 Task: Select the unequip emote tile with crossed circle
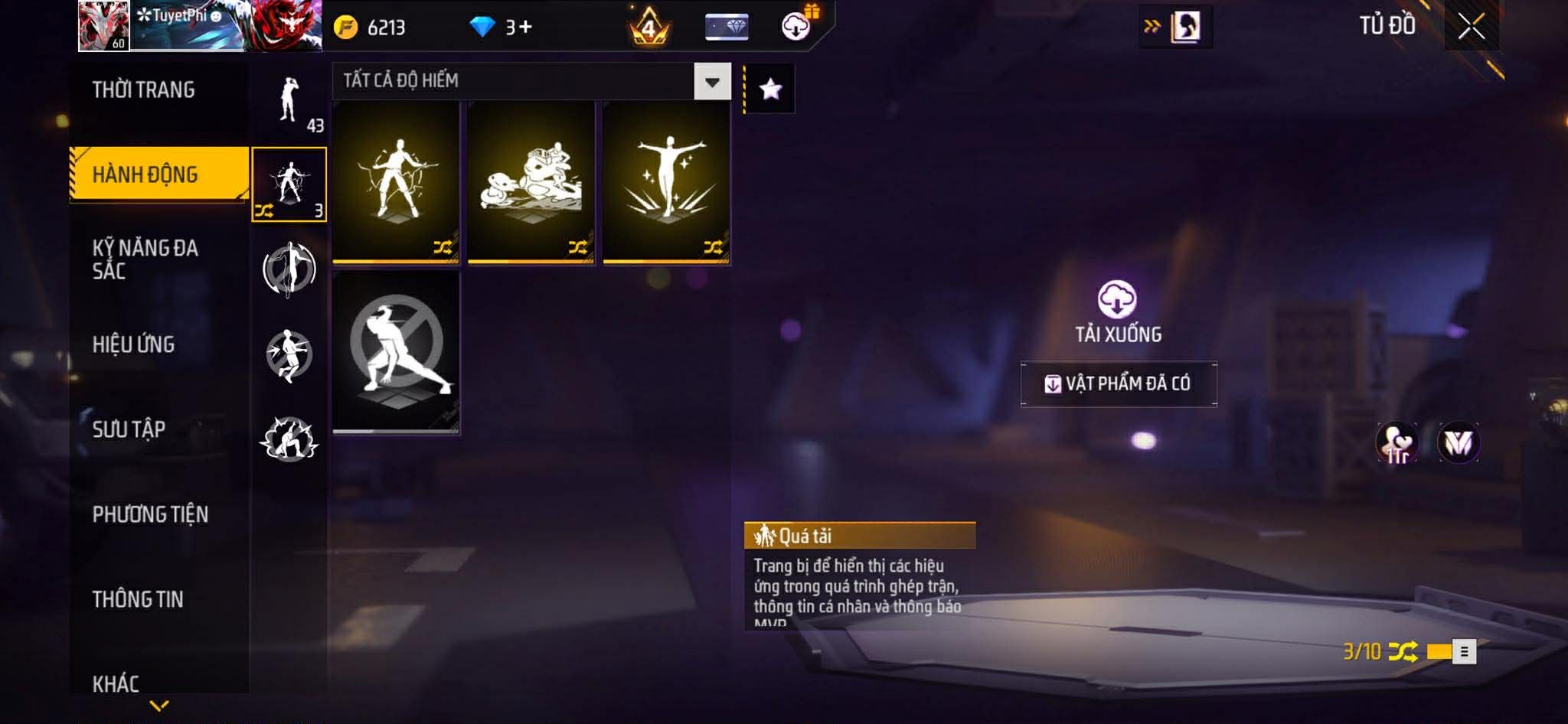[396, 352]
